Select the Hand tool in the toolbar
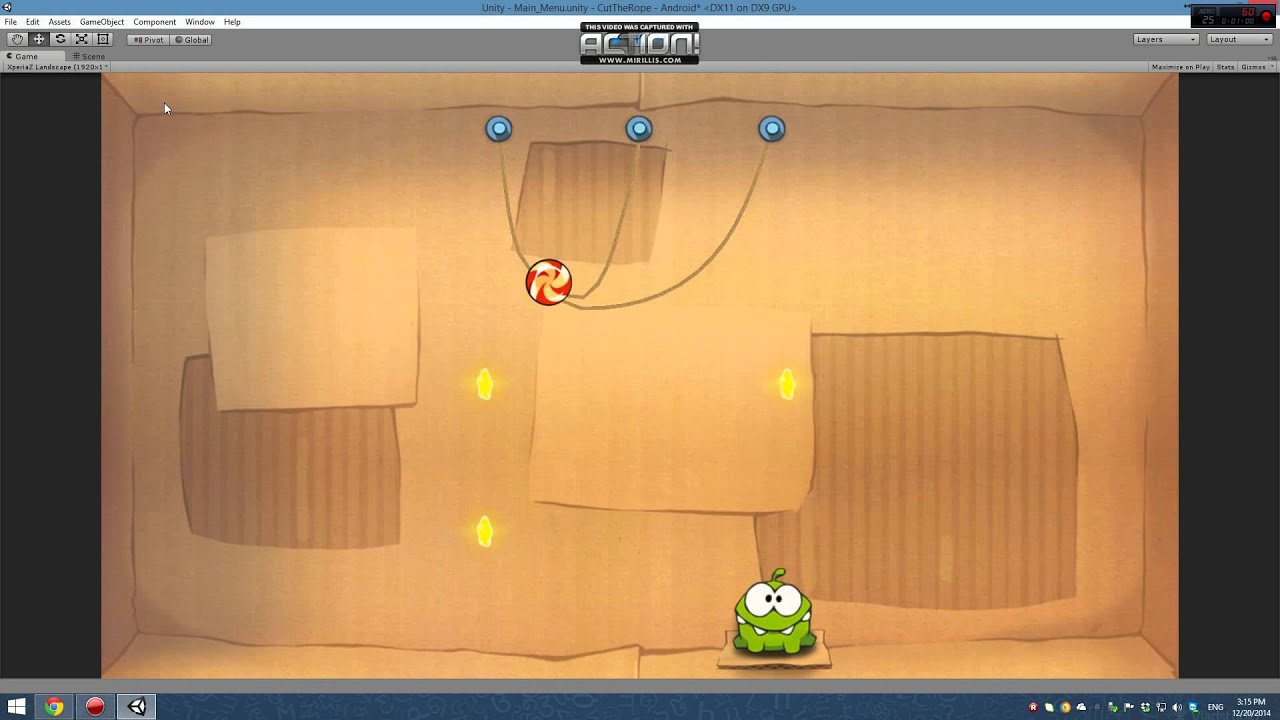 (x=16, y=39)
